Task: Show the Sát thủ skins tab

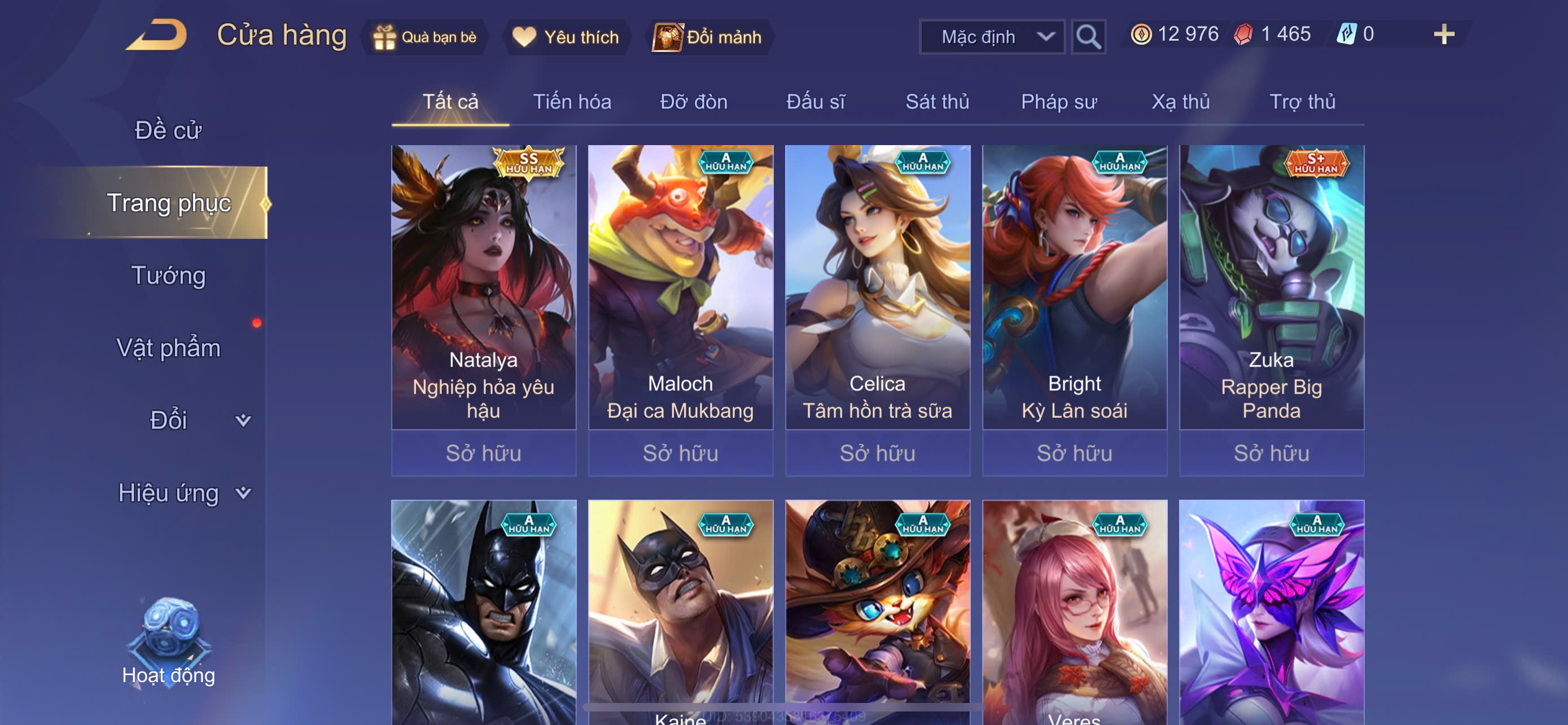Action: pos(937,102)
